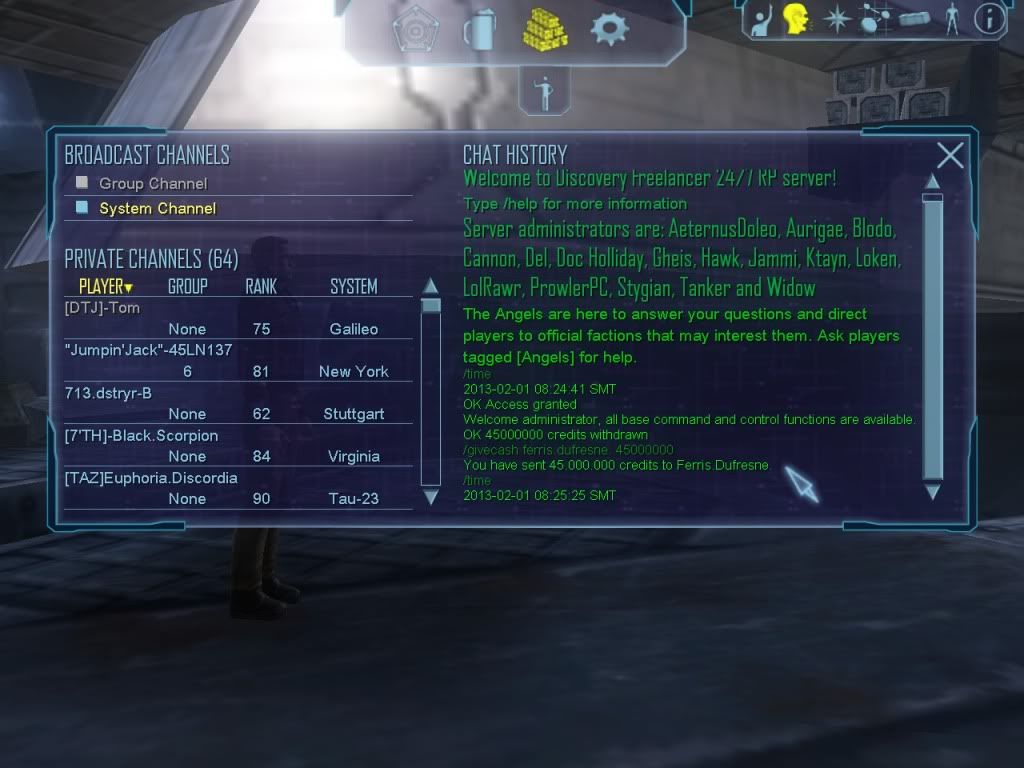Open the bar via the beer mug icon

(x=478, y=30)
